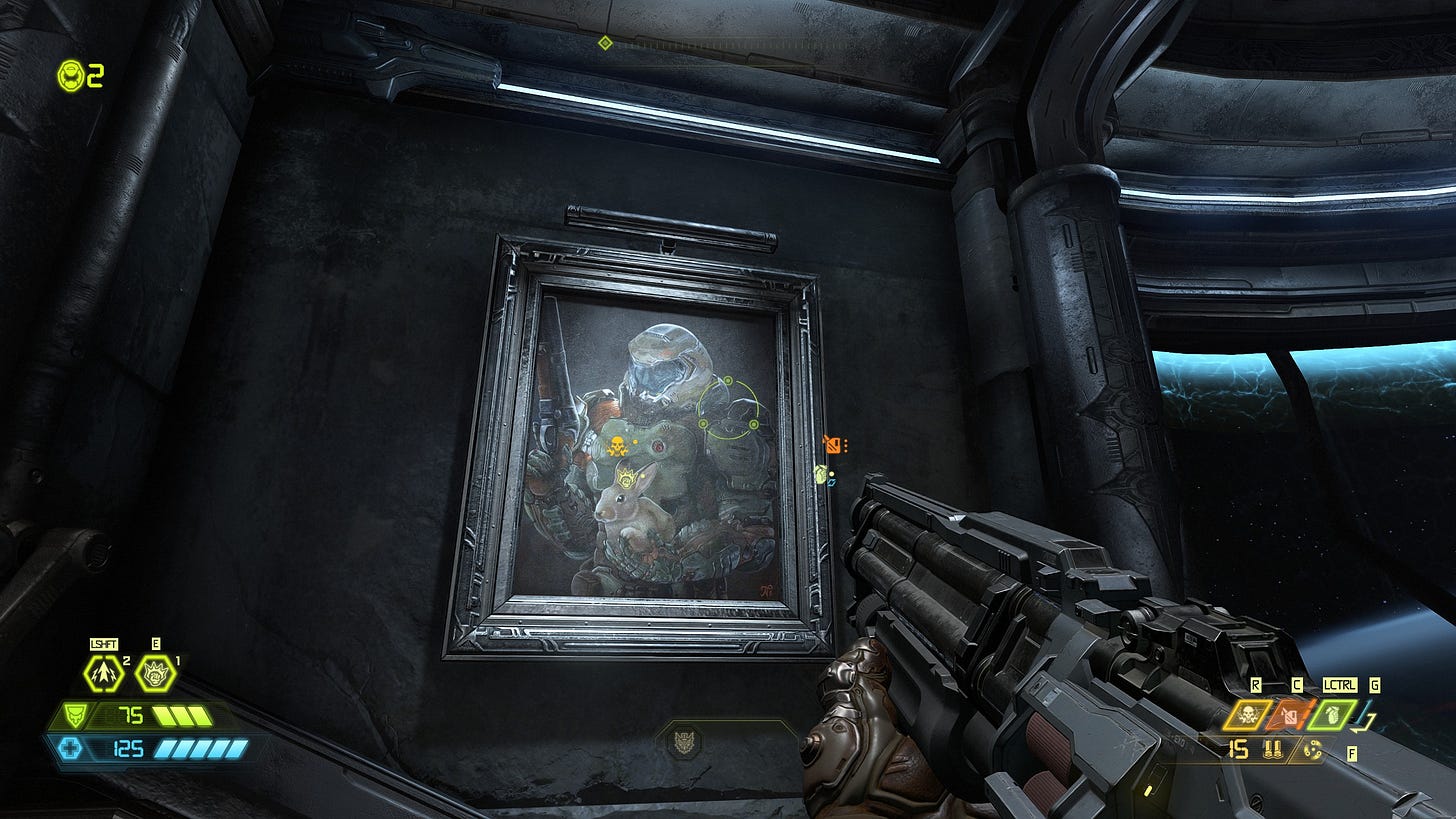The image size is (1456, 819).
Task: Select the green waypoint diamond at top center
Action: tap(604, 43)
